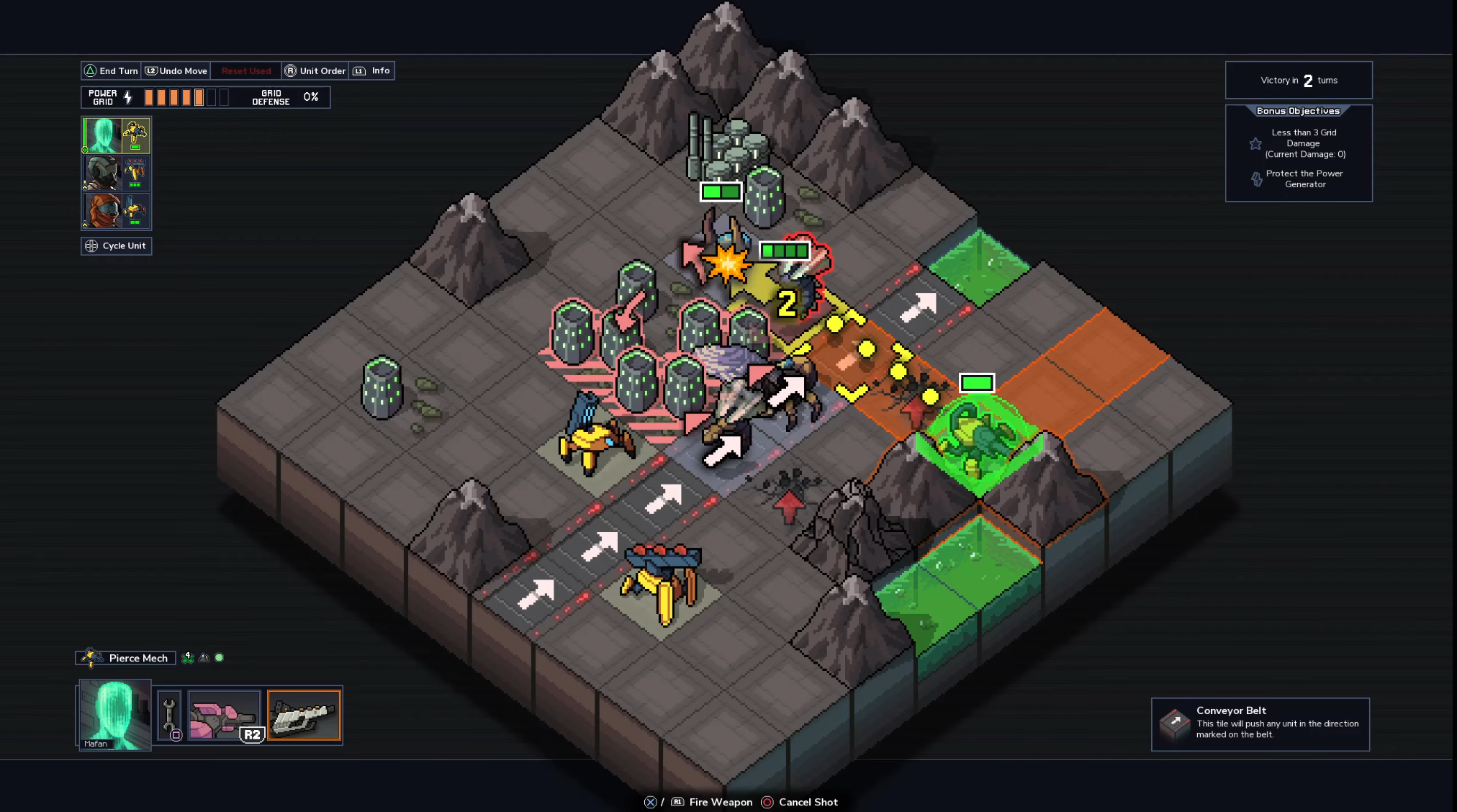1457x812 pixels.
Task: End the current turn
Action: pos(112,71)
